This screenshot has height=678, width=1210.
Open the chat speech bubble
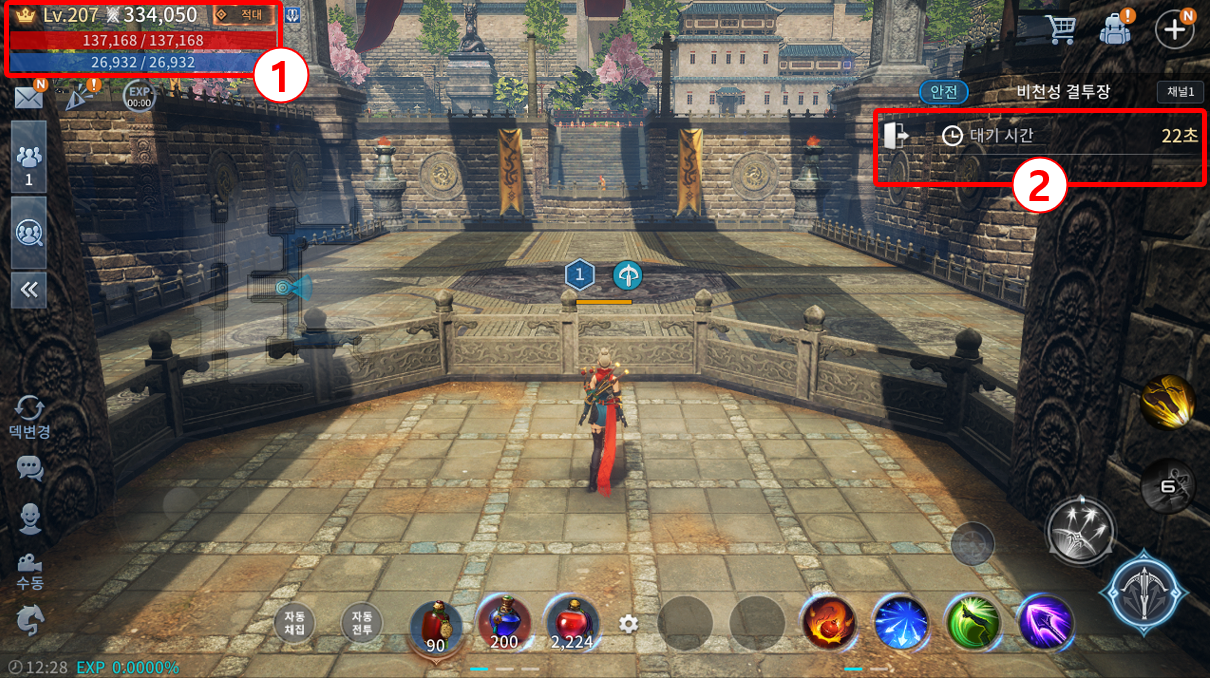click(30, 467)
